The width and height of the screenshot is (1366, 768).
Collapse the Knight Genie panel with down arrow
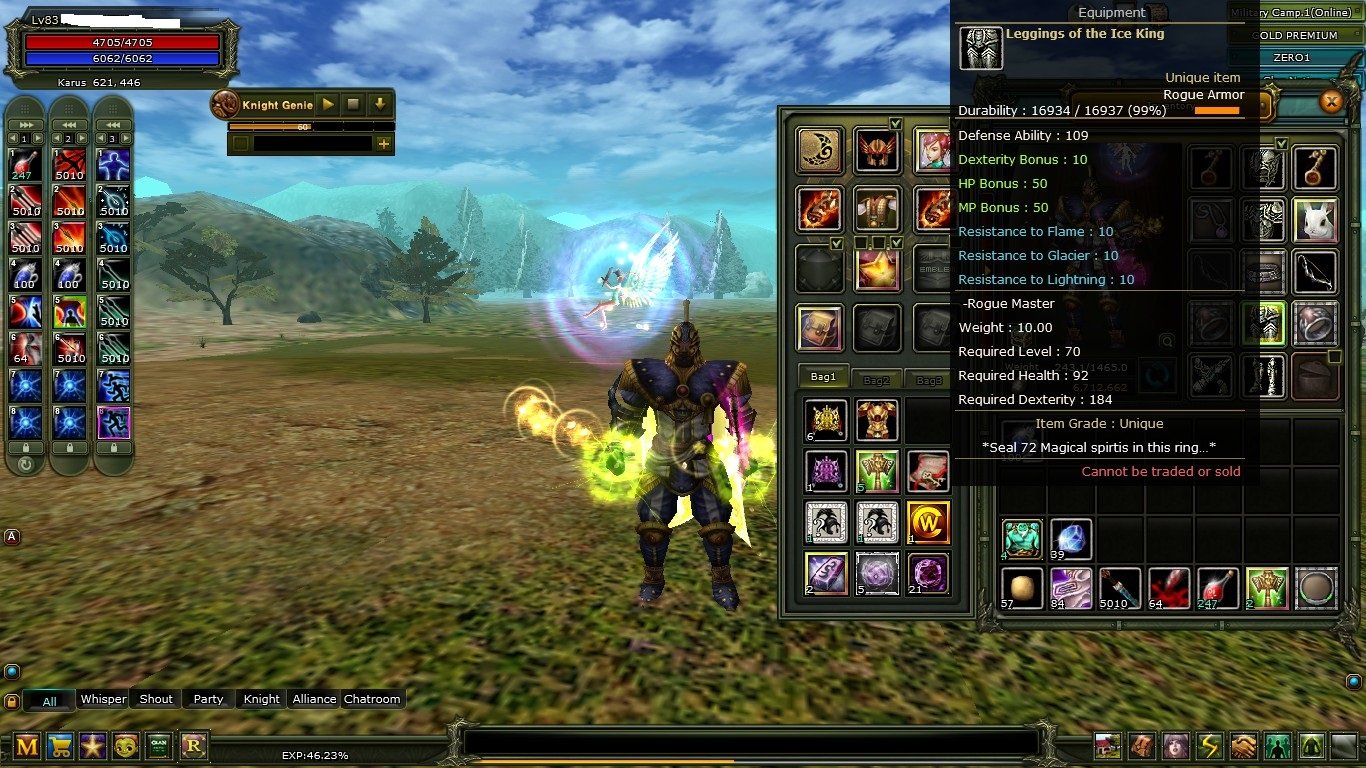tap(380, 104)
